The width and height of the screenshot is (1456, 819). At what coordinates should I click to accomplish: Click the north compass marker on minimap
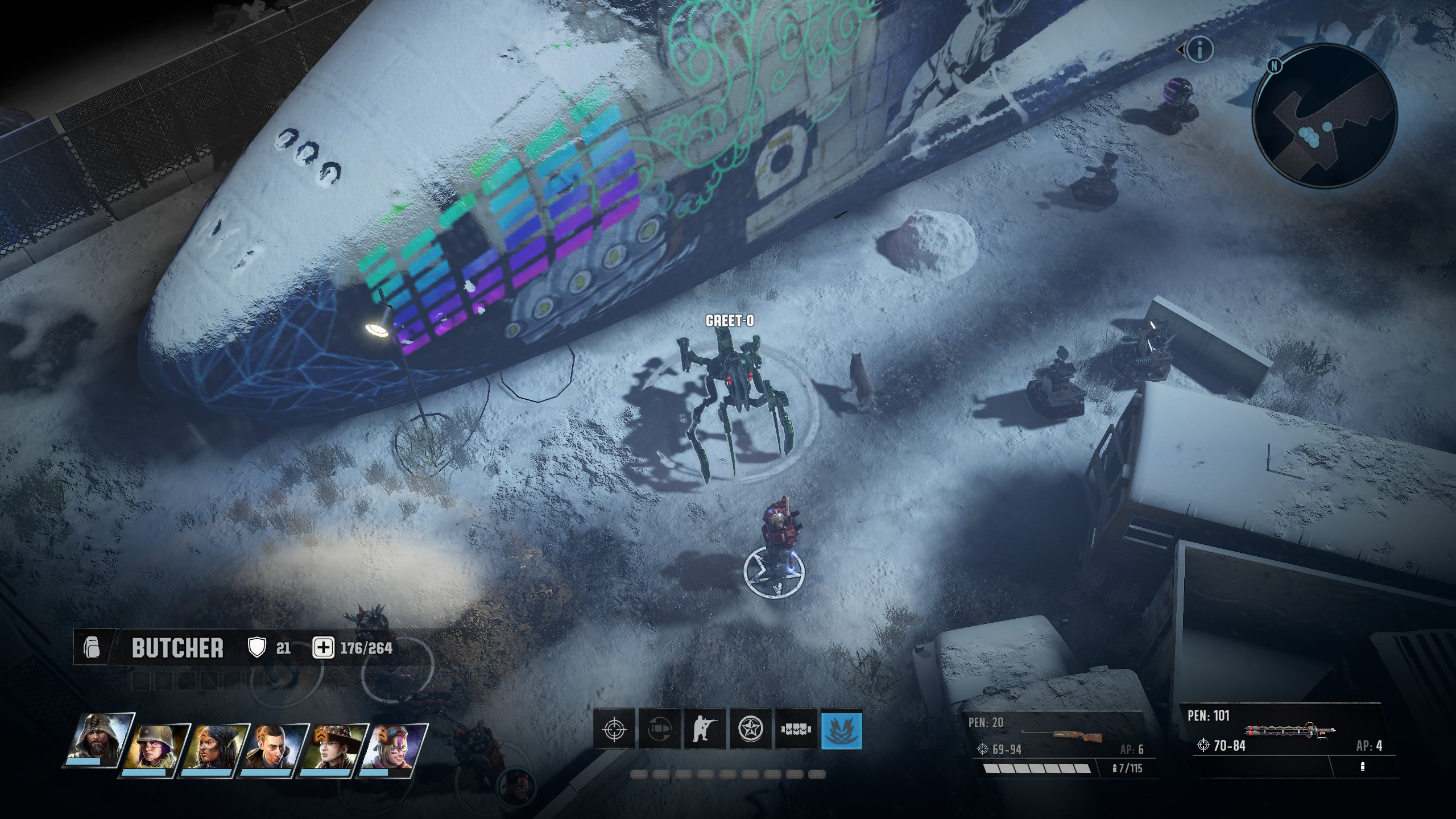[x=1275, y=65]
